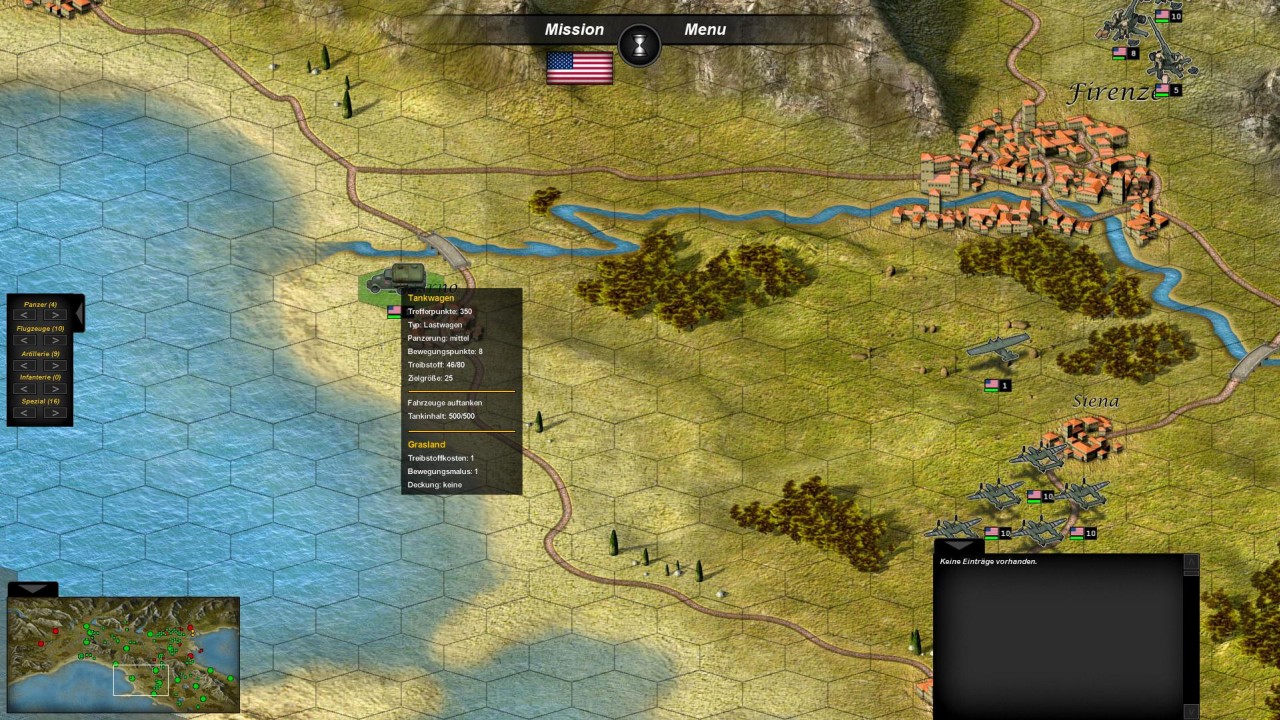Click the minimap overview

tap(123, 654)
